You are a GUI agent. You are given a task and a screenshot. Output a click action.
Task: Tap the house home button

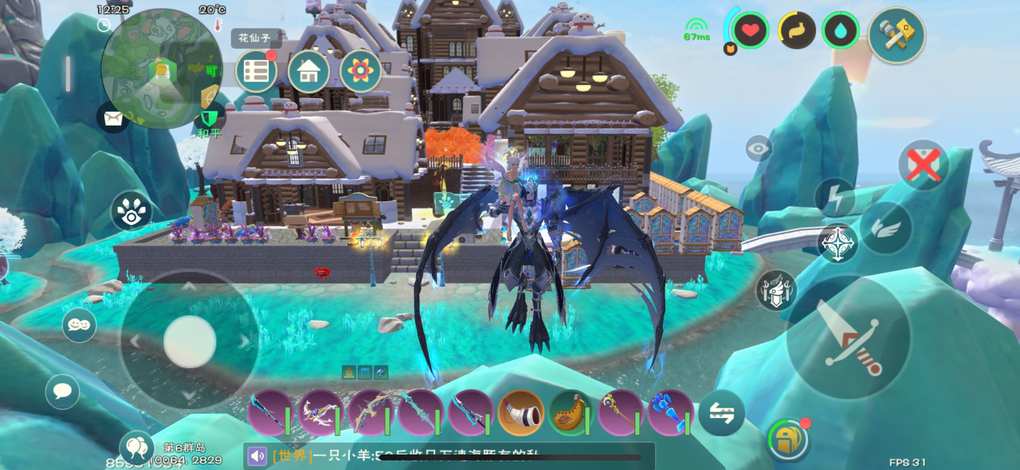pyautogui.click(x=309, y=71)
